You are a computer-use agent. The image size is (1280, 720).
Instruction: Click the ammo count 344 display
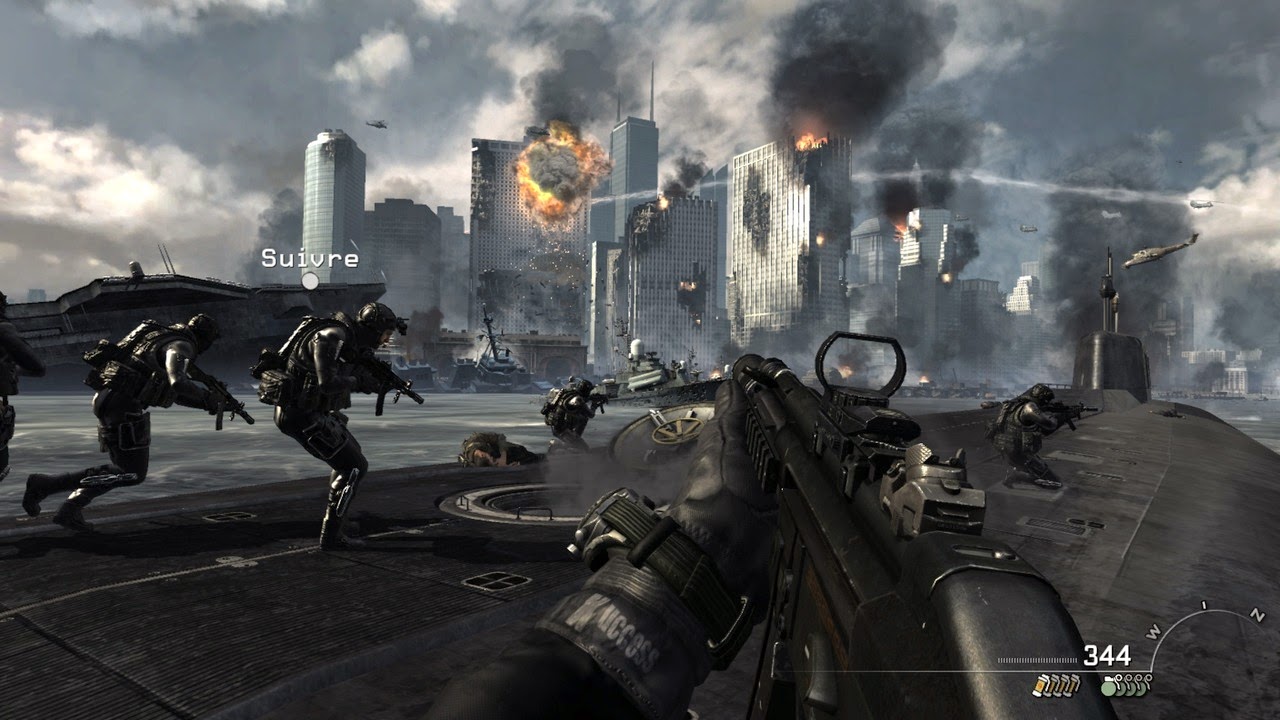[x=1108, y=654]
